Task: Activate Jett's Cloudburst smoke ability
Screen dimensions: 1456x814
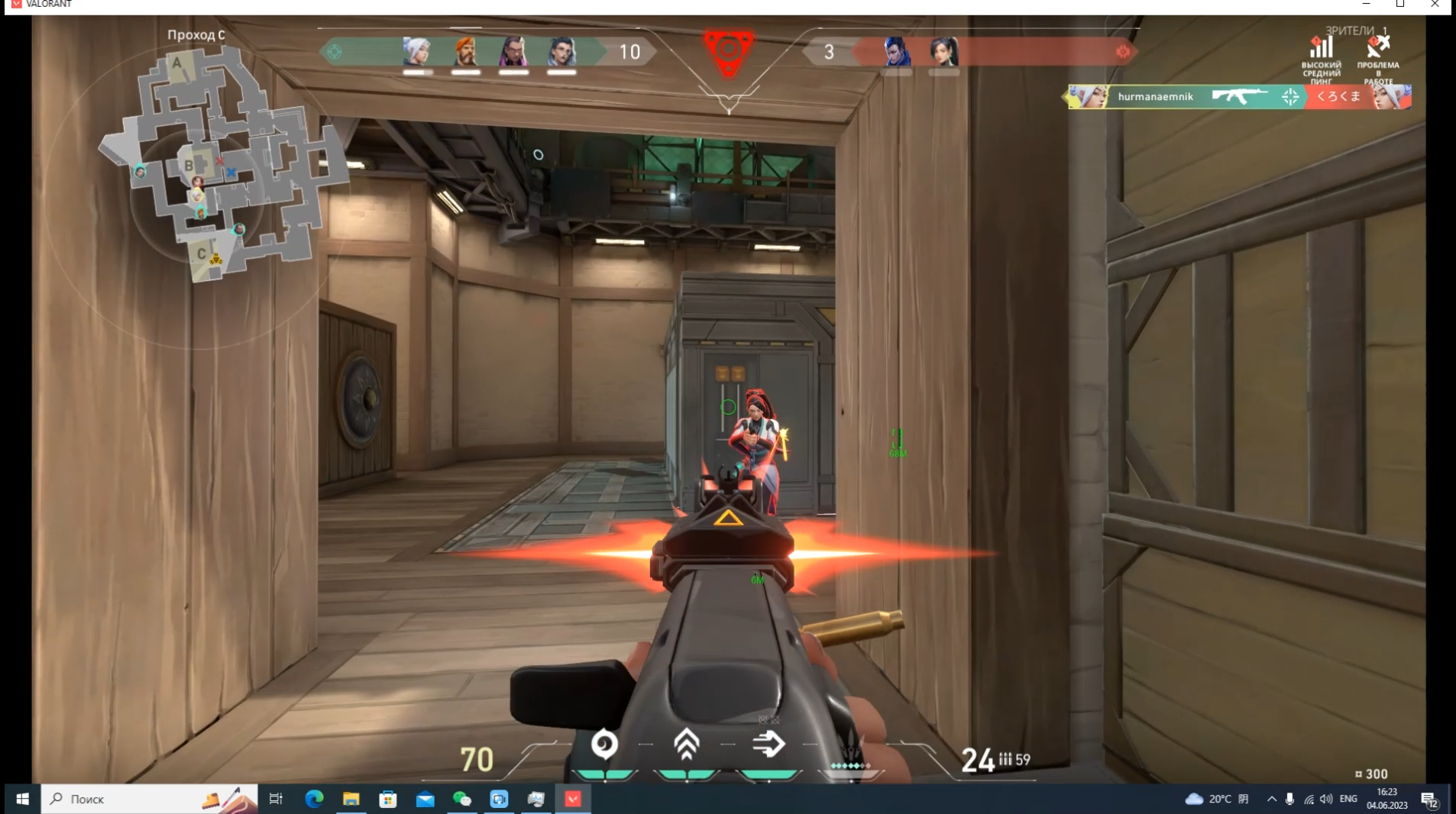Action: [x=604, y=745]
